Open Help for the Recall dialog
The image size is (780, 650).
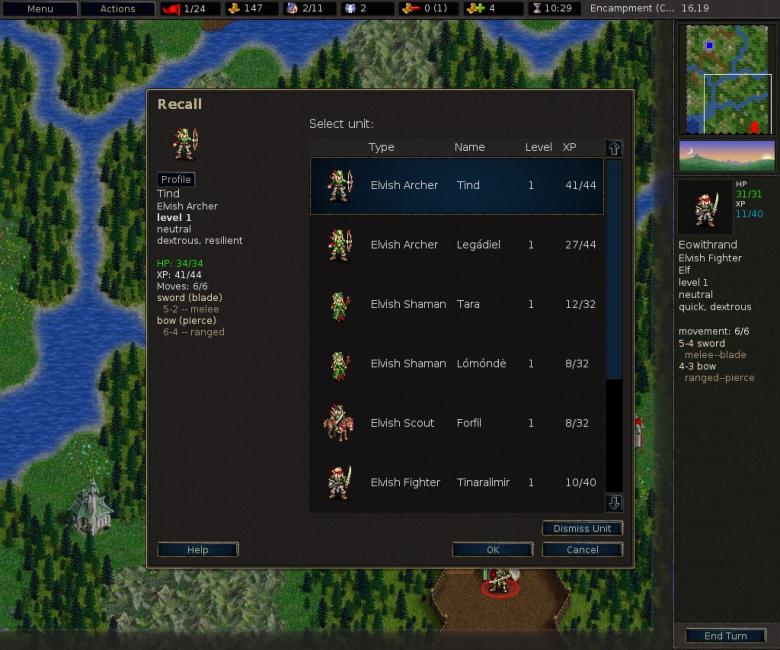click(x=198, y=550)
